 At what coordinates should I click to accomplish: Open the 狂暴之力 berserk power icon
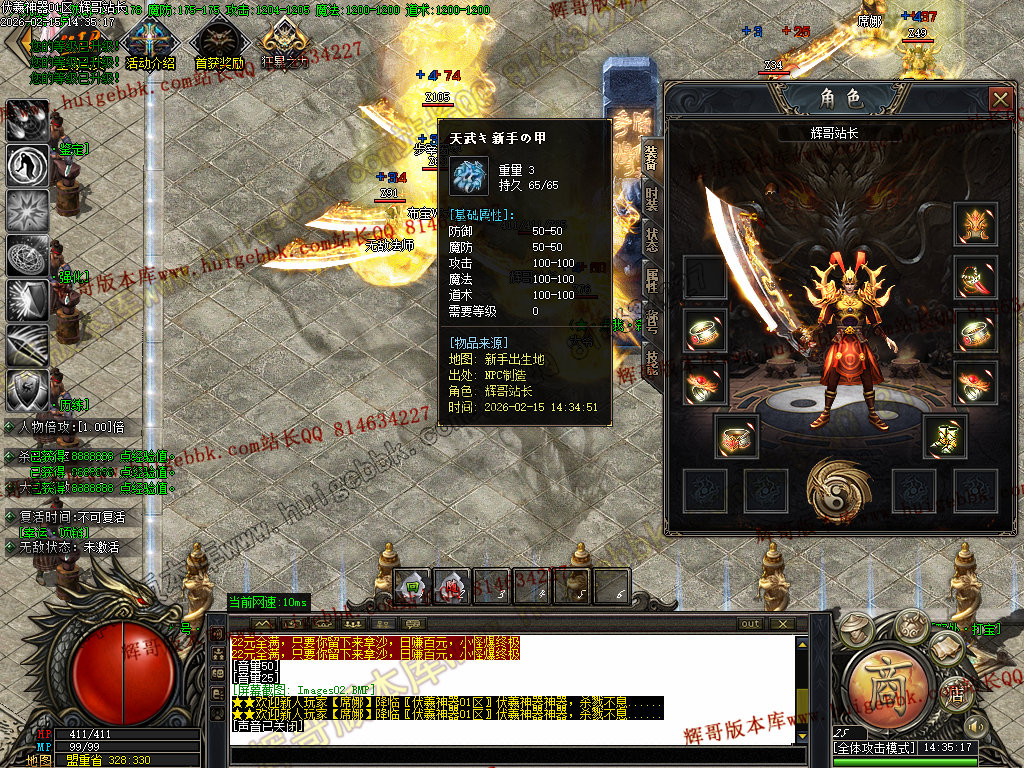pyautogui.click(x=285, y=45)
